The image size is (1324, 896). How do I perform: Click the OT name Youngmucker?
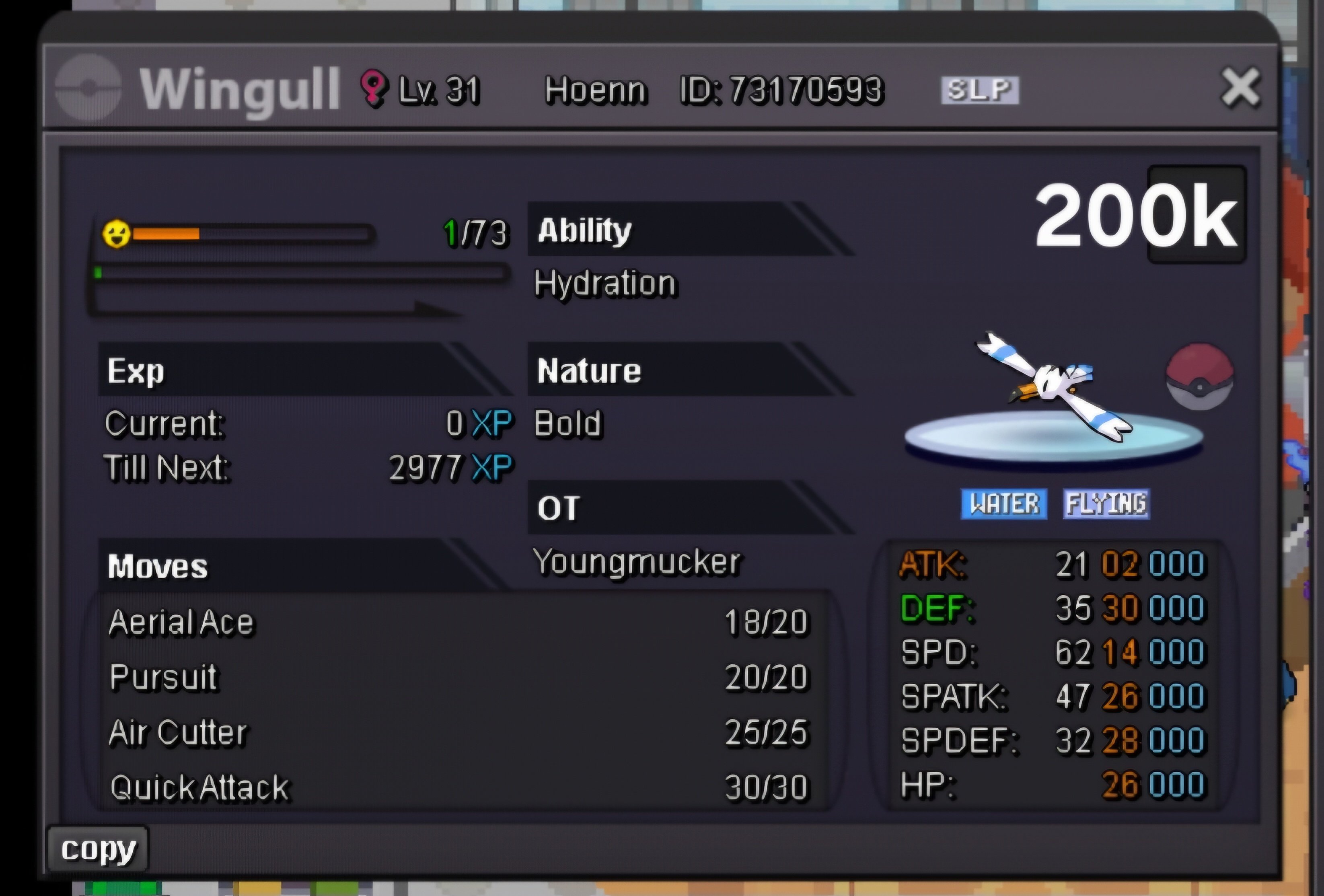click(x=638, y=563)
